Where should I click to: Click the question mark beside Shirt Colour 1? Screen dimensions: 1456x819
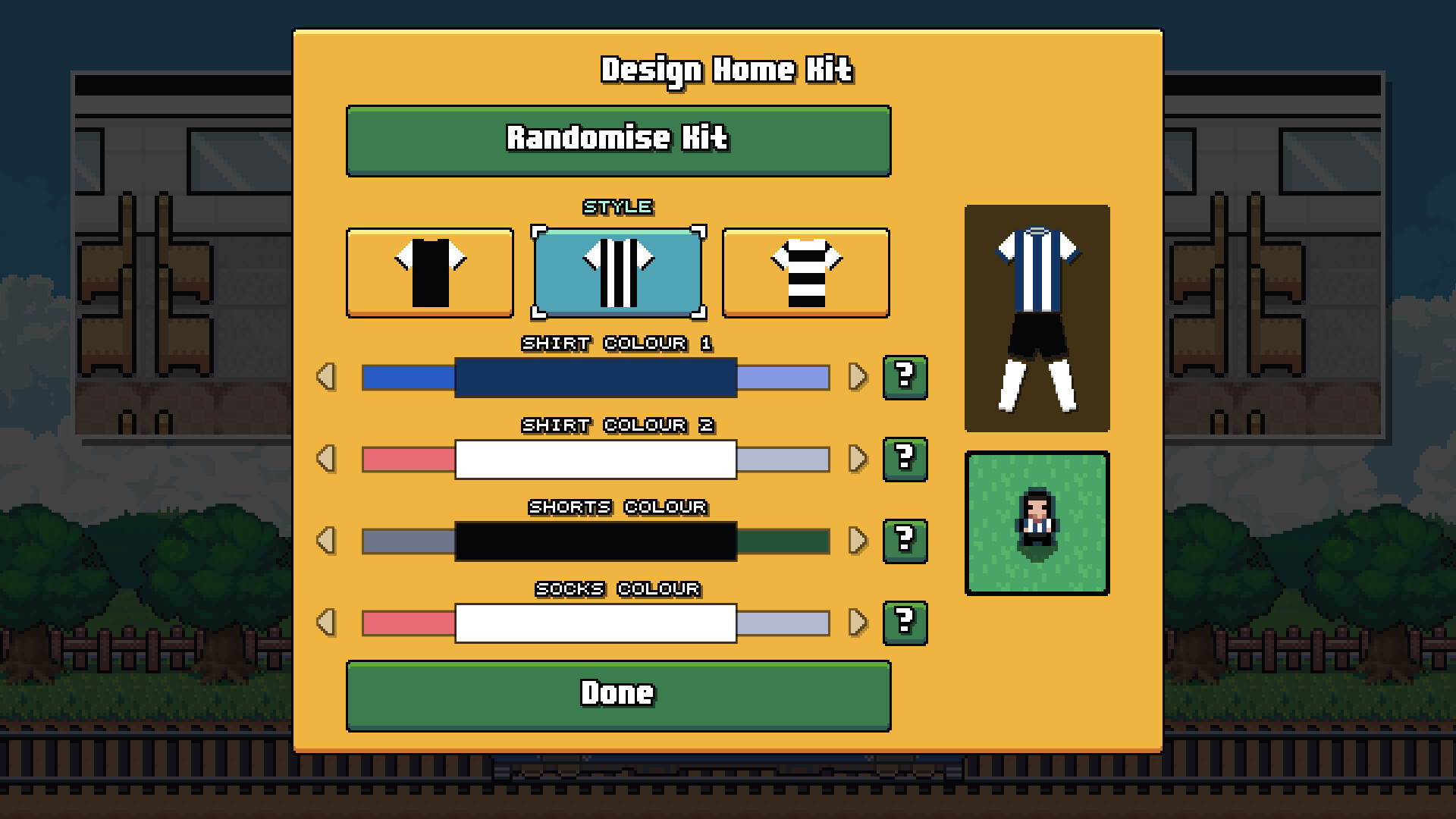[905, 377]
